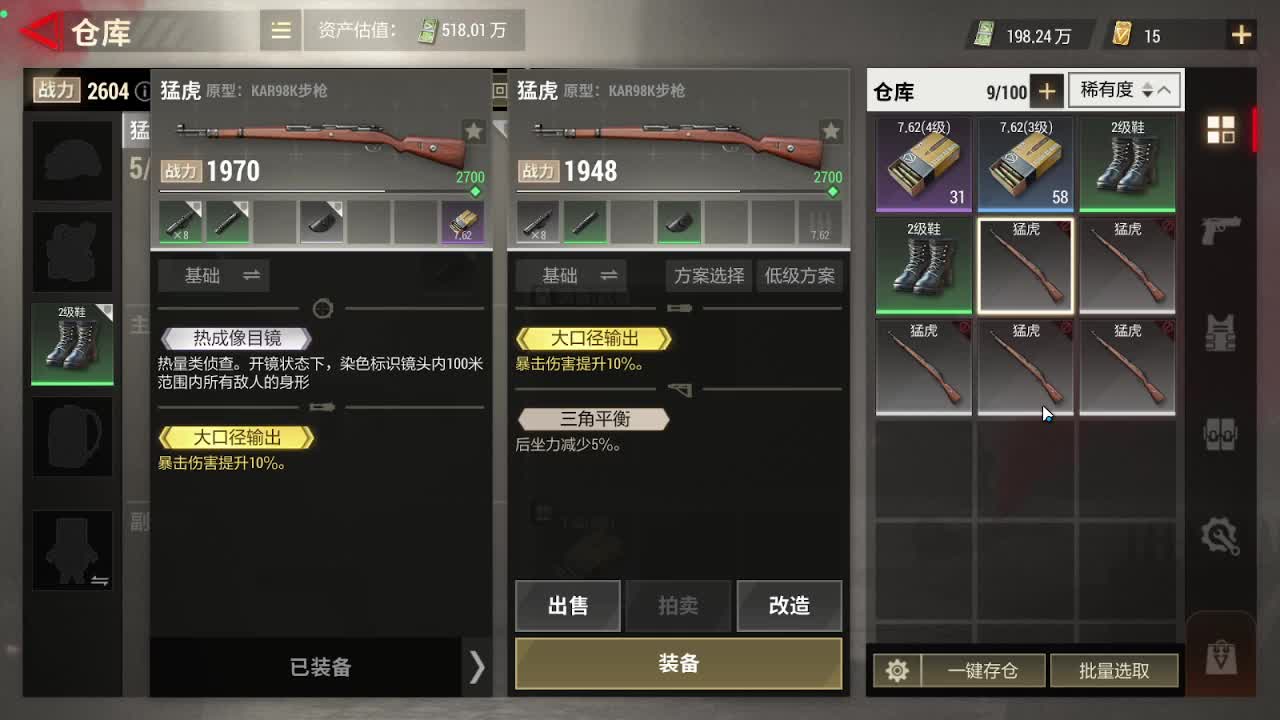Toggle favorite star on the left 猛虎 rifle
This screenshot has width=1280, height=720.
pyautogui.click(x=473, y=130)
